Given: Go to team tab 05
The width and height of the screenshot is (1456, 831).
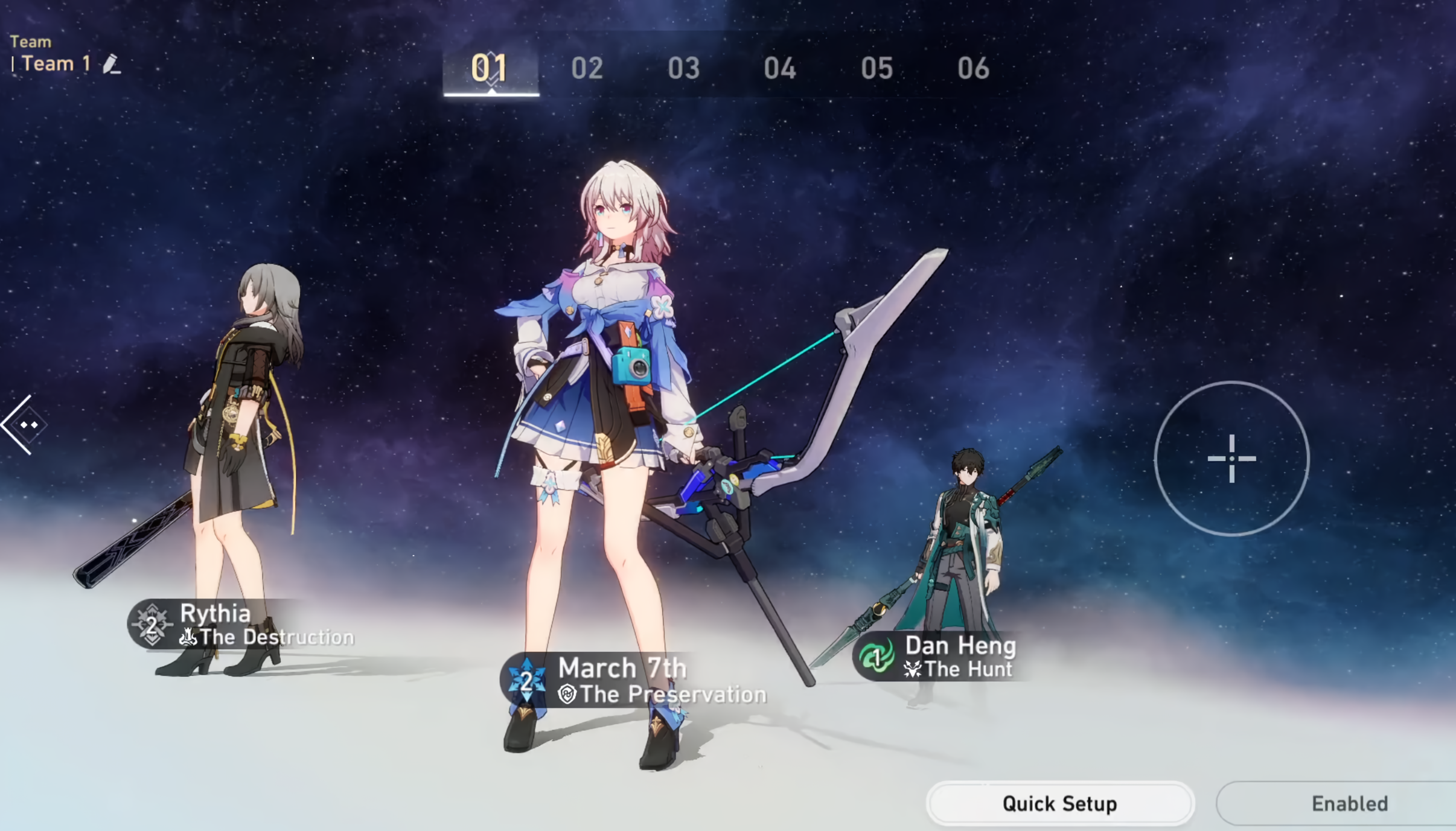Looking at the screenshot, I should (876, 68).
